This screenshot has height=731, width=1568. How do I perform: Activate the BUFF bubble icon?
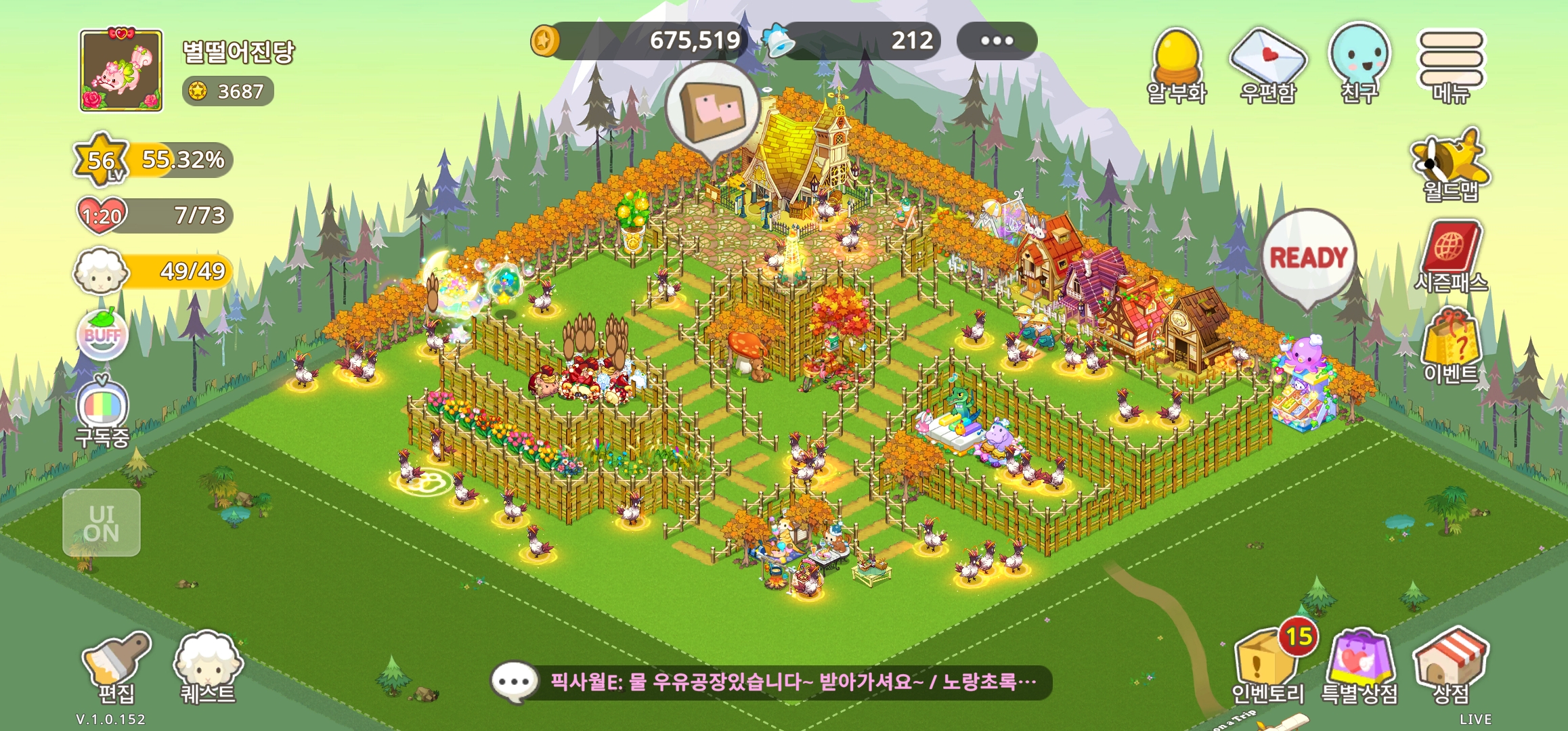coord(102,335)
